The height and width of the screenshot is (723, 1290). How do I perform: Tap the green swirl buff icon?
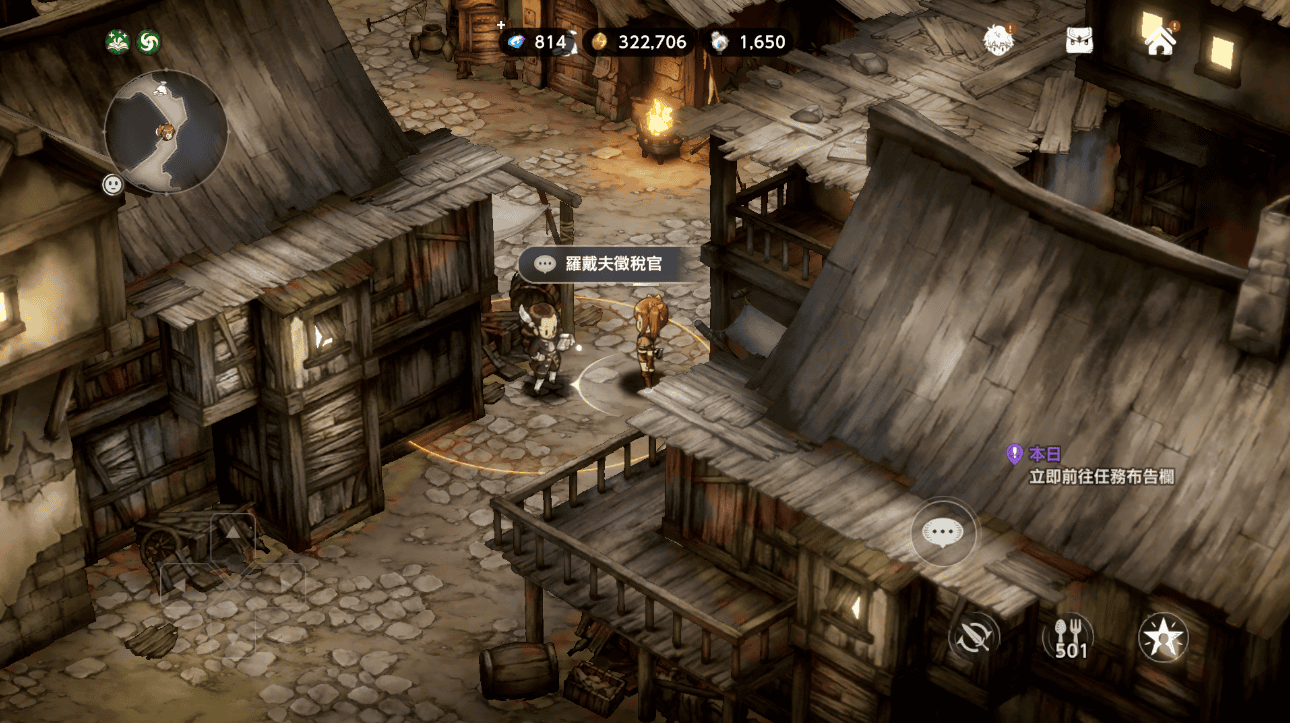[148, 42]
